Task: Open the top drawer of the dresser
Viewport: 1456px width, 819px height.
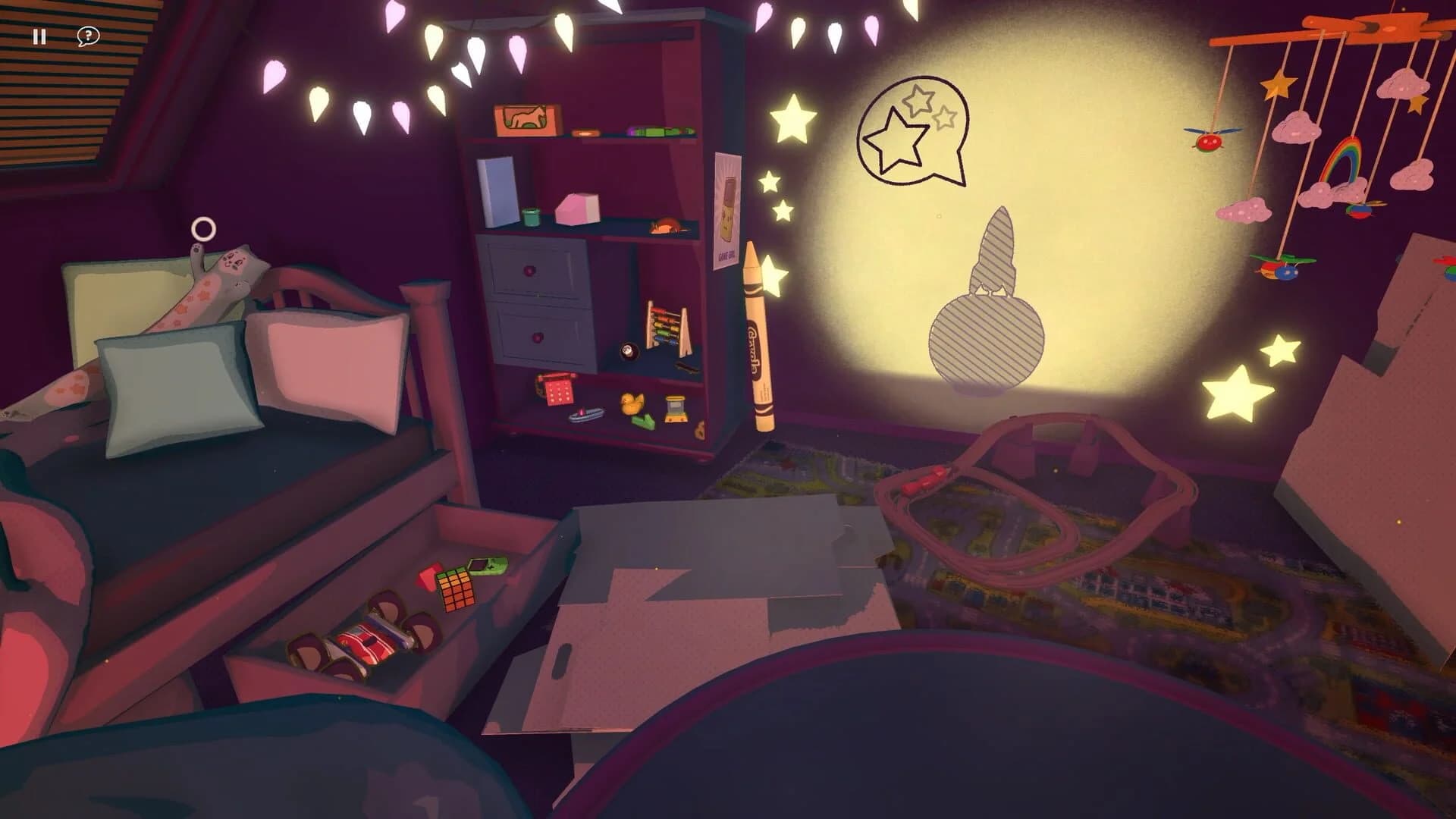Action: click(529, 270)
